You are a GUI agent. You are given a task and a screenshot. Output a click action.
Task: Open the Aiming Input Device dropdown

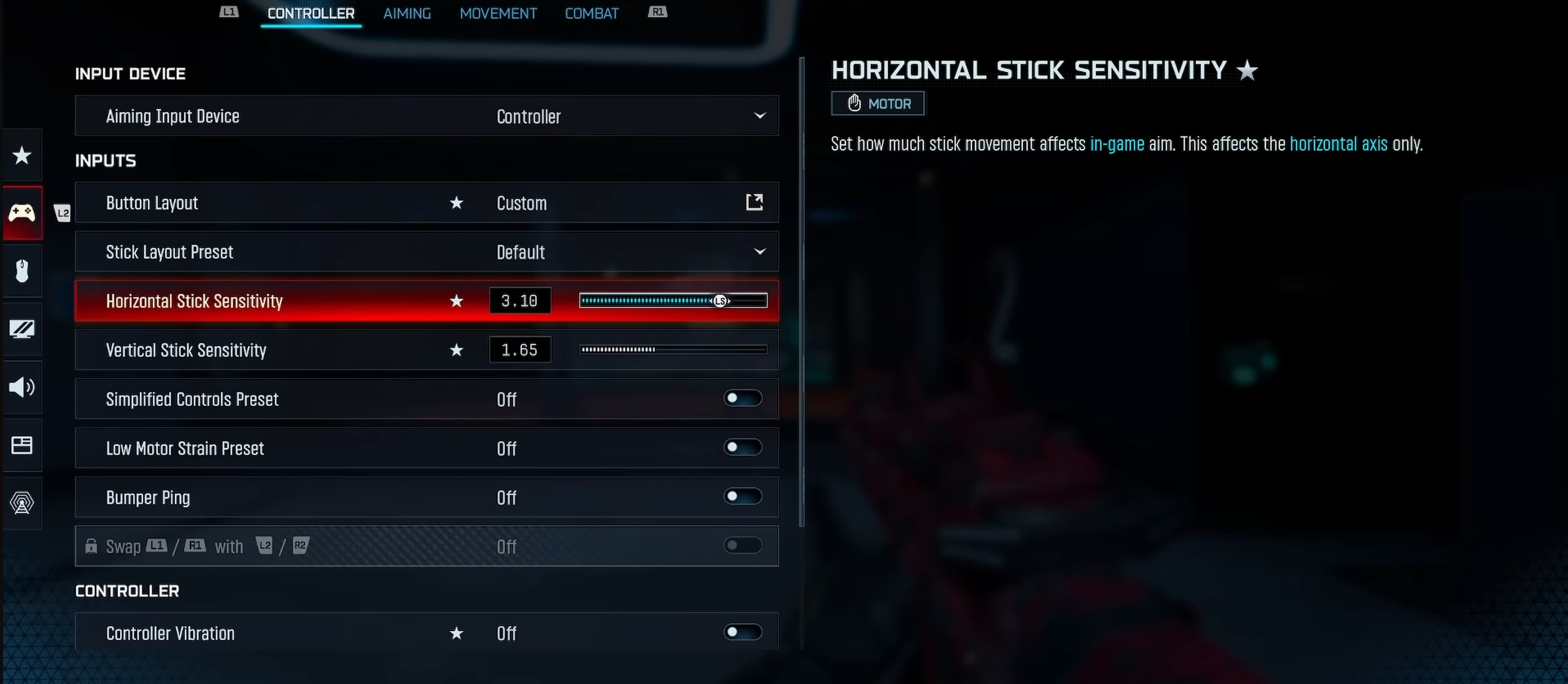tap(759, 116)
